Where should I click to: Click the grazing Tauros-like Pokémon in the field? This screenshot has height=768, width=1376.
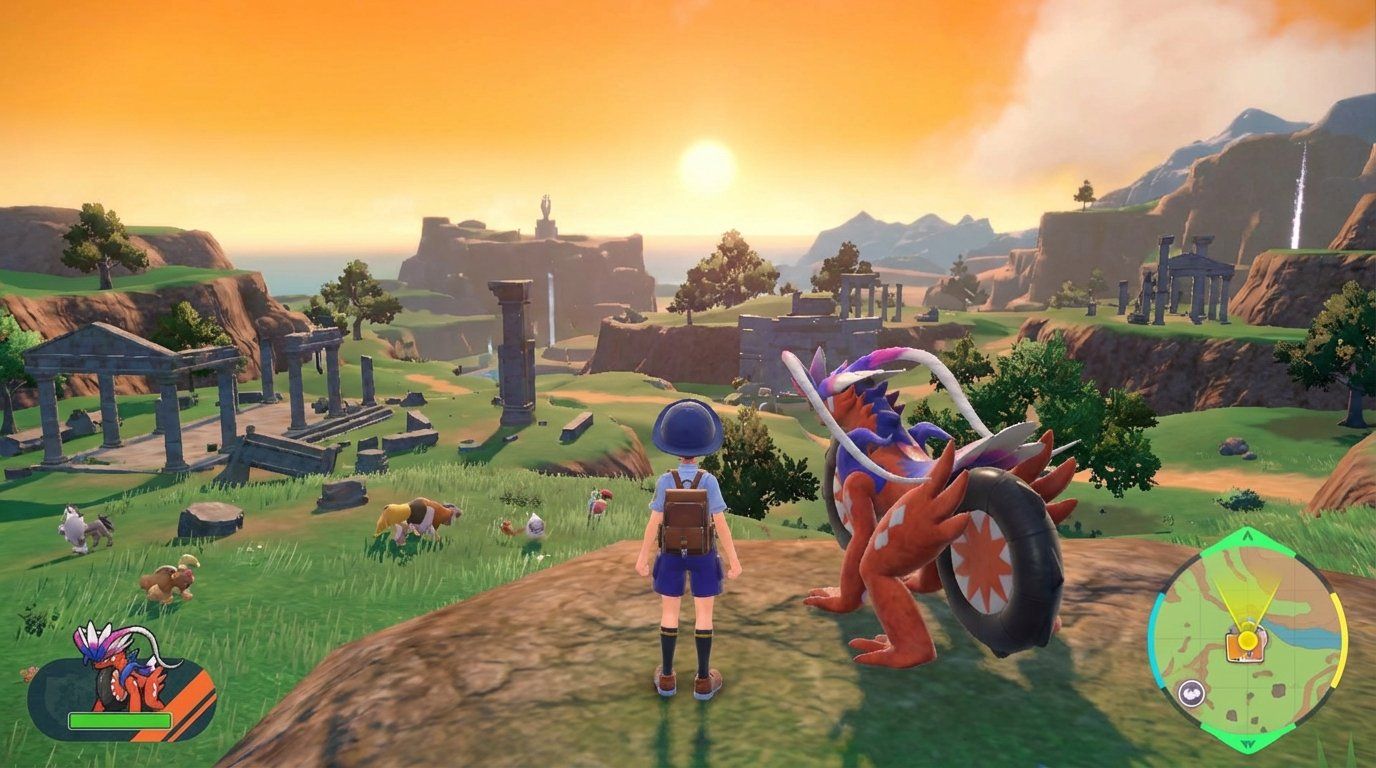coord(420,515)
